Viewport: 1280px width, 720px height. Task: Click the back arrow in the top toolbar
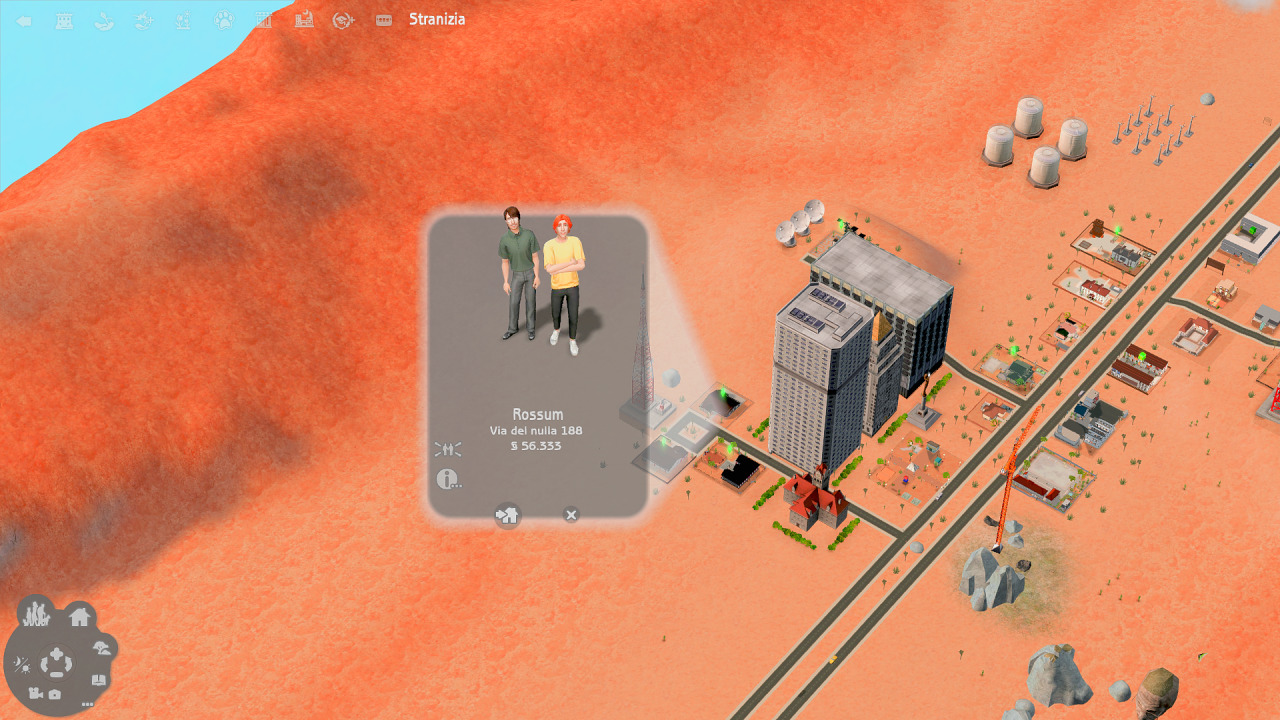point(24,20)
